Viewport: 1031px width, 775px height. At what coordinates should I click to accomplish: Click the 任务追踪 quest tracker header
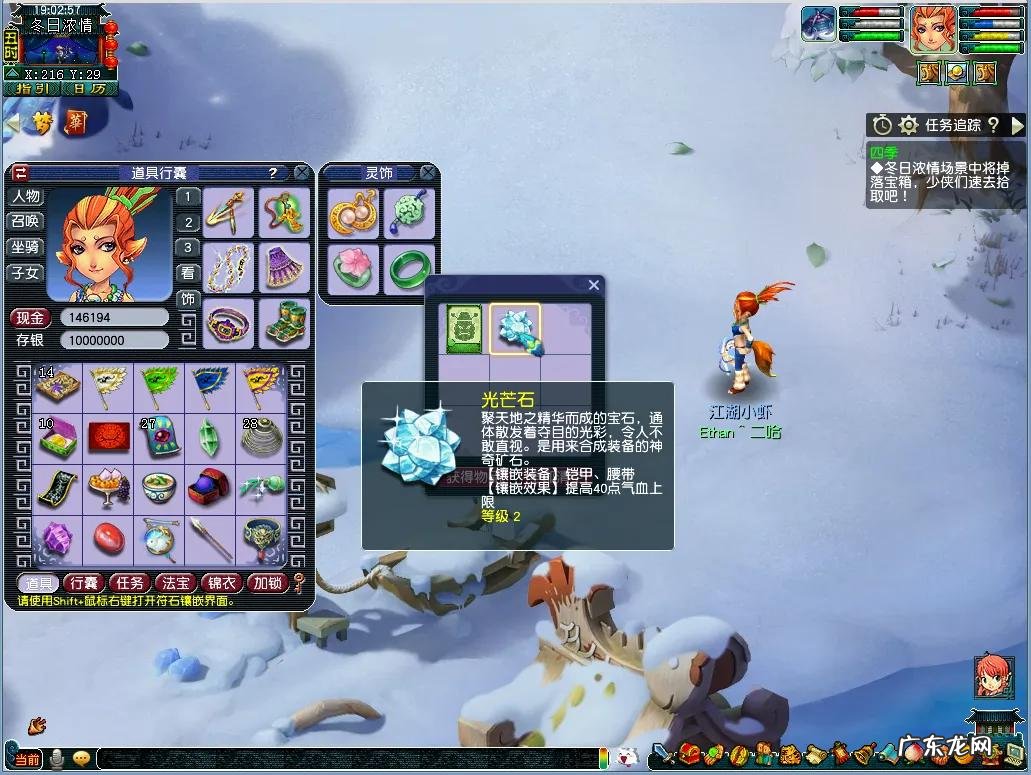coord(939,125)
